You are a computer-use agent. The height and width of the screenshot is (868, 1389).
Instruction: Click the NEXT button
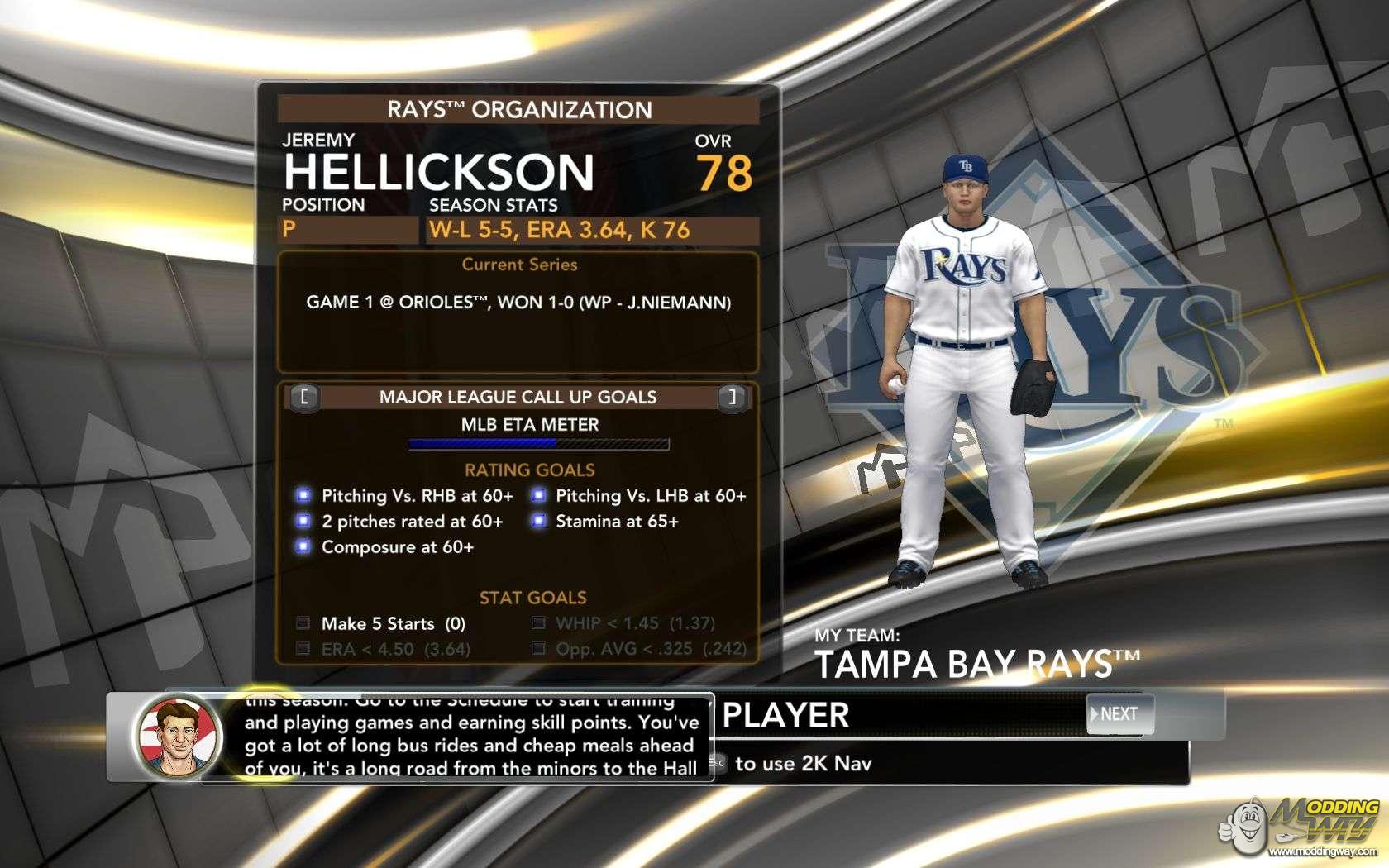point(1119,714)
